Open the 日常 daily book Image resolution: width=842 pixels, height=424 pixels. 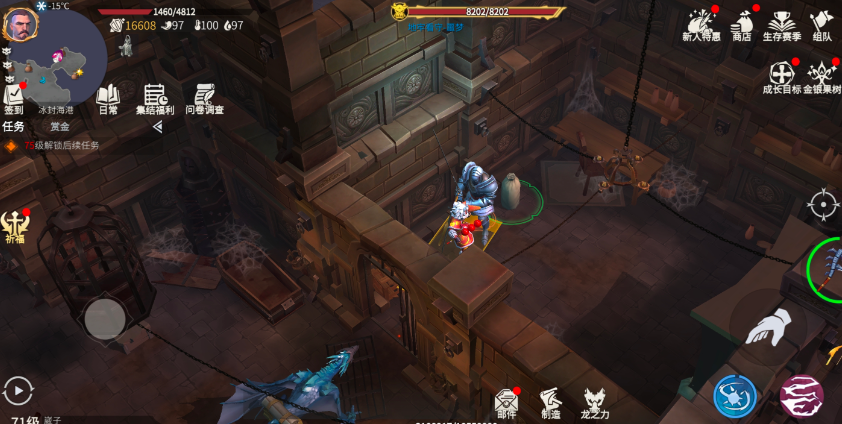(x=107, y=98)
